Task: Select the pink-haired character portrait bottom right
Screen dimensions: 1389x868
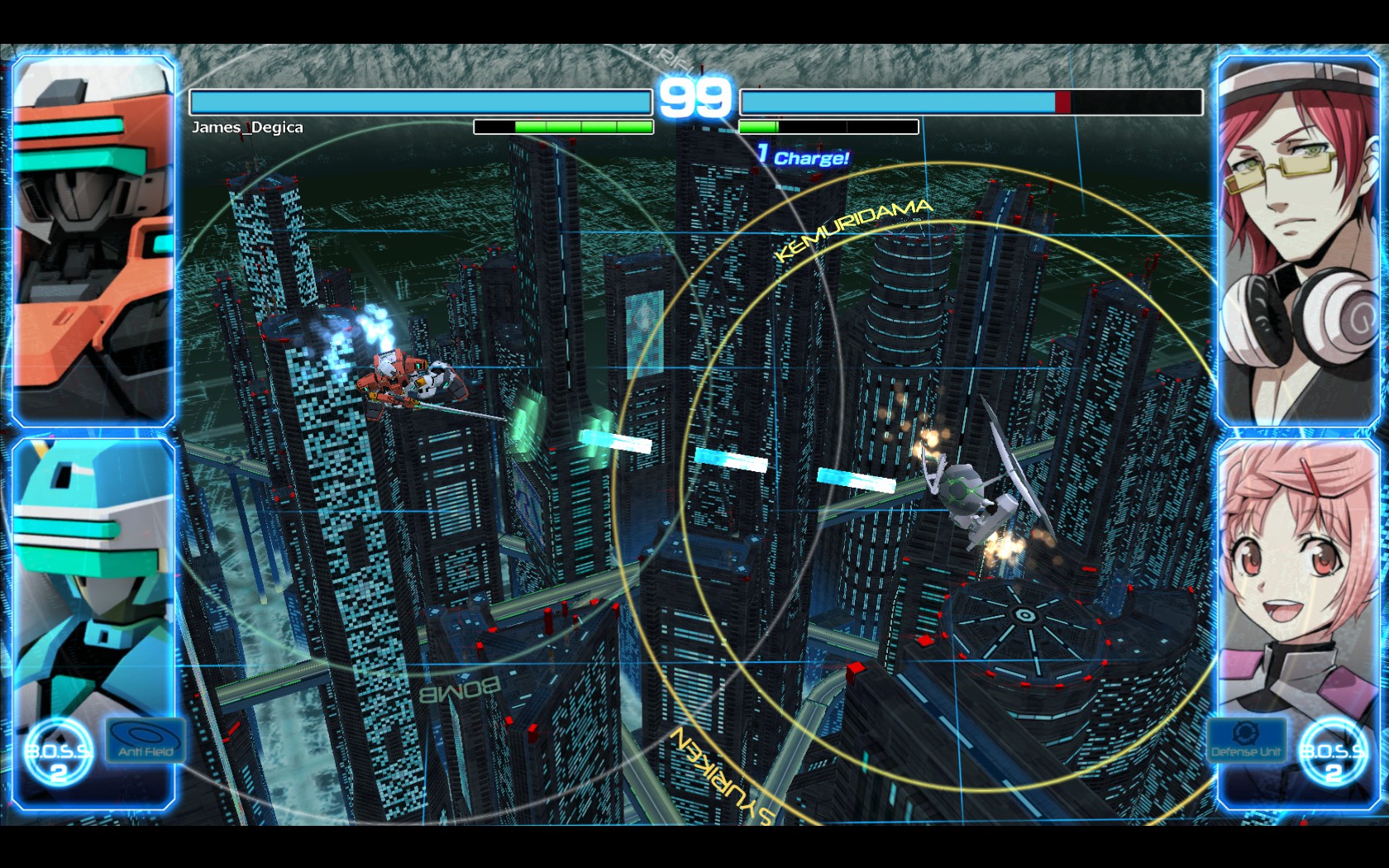Action: coord(1296,579)
